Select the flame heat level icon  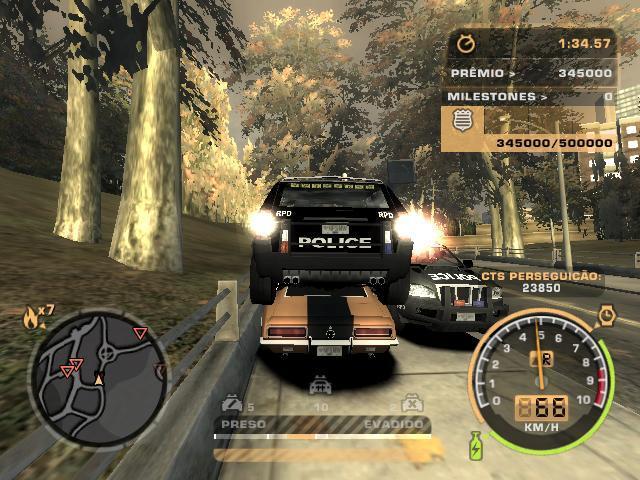pos(31,318)
